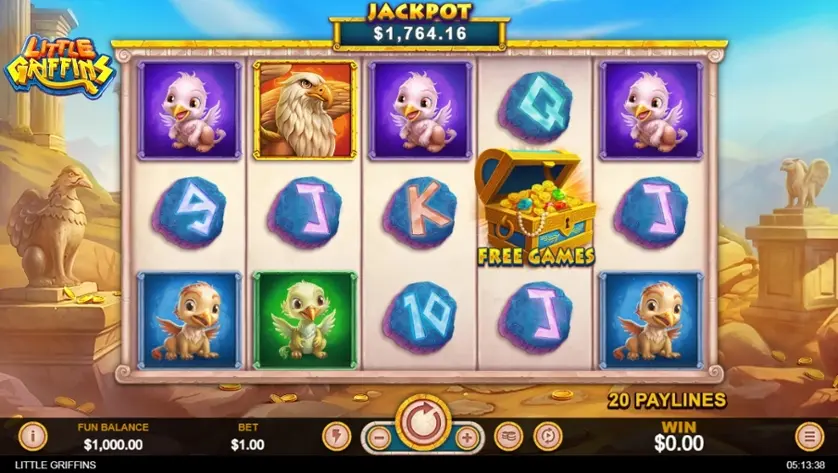838x473 pixels.
Task: Start autoplay with the looping play icon
Action: coord(548,436)
